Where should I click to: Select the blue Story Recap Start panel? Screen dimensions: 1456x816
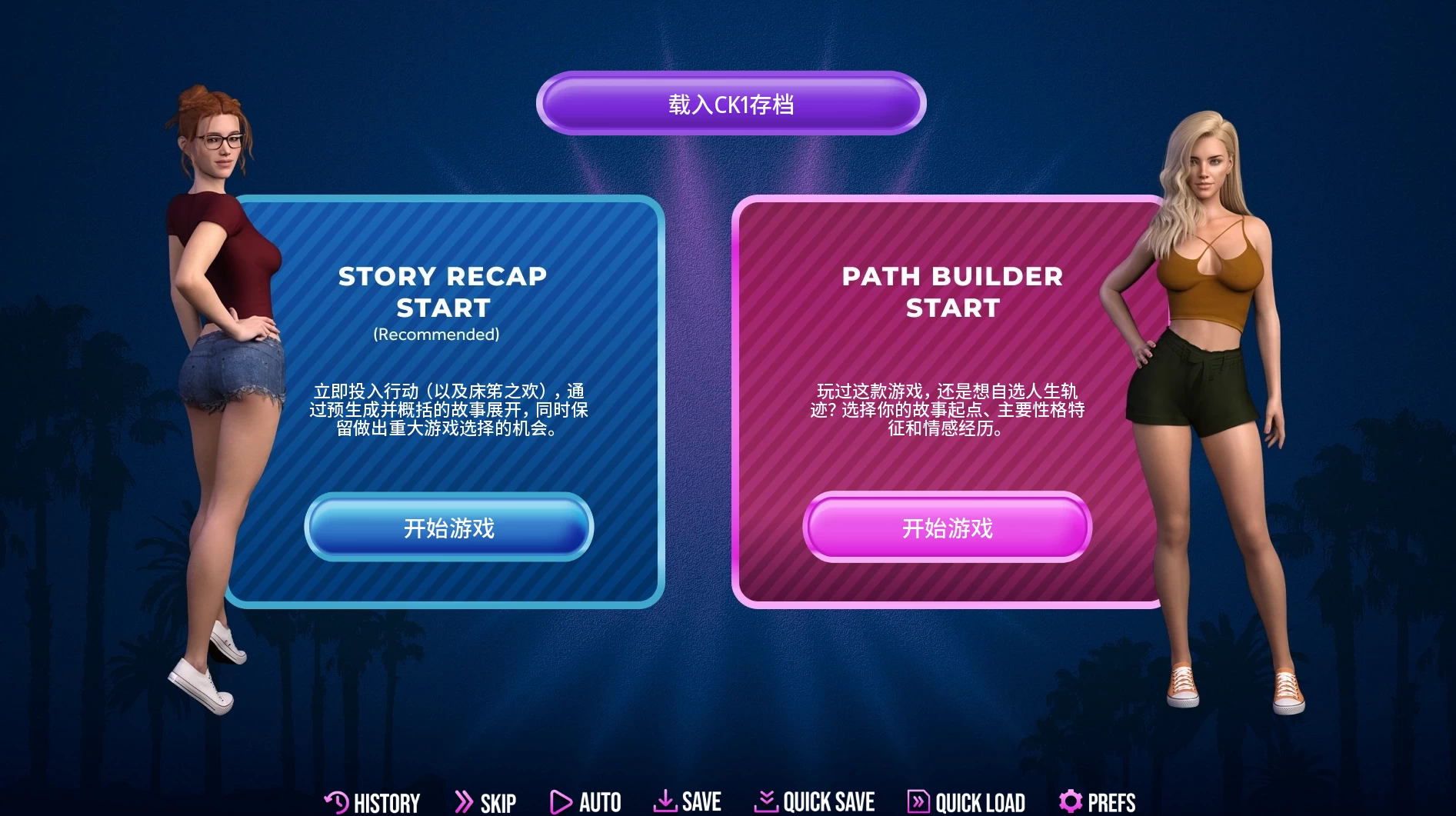(x=448, y=528)
